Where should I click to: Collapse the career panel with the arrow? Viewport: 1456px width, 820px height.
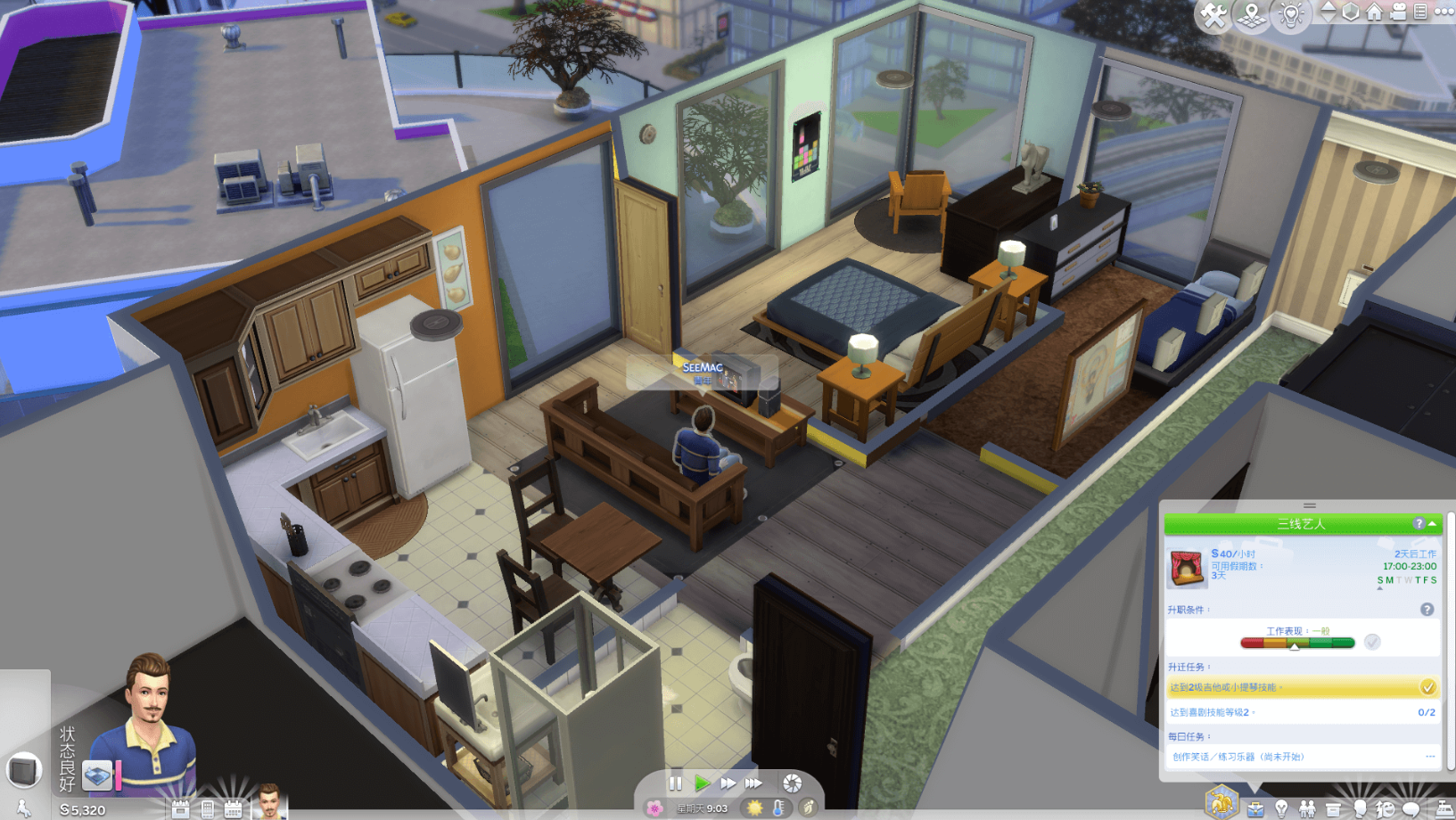1432,523
